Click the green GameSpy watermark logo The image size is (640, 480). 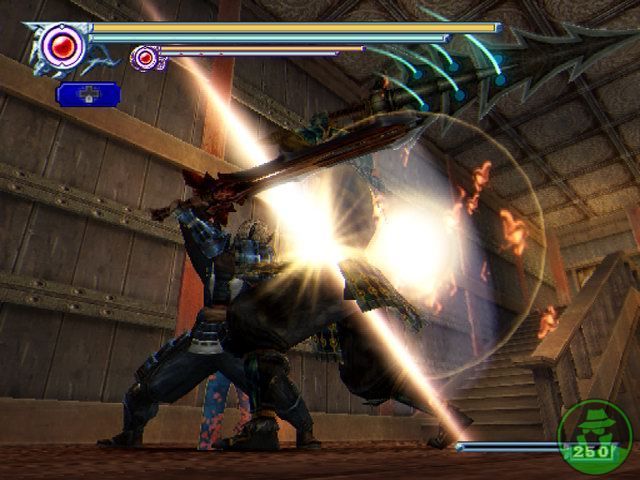coord(593,435)
